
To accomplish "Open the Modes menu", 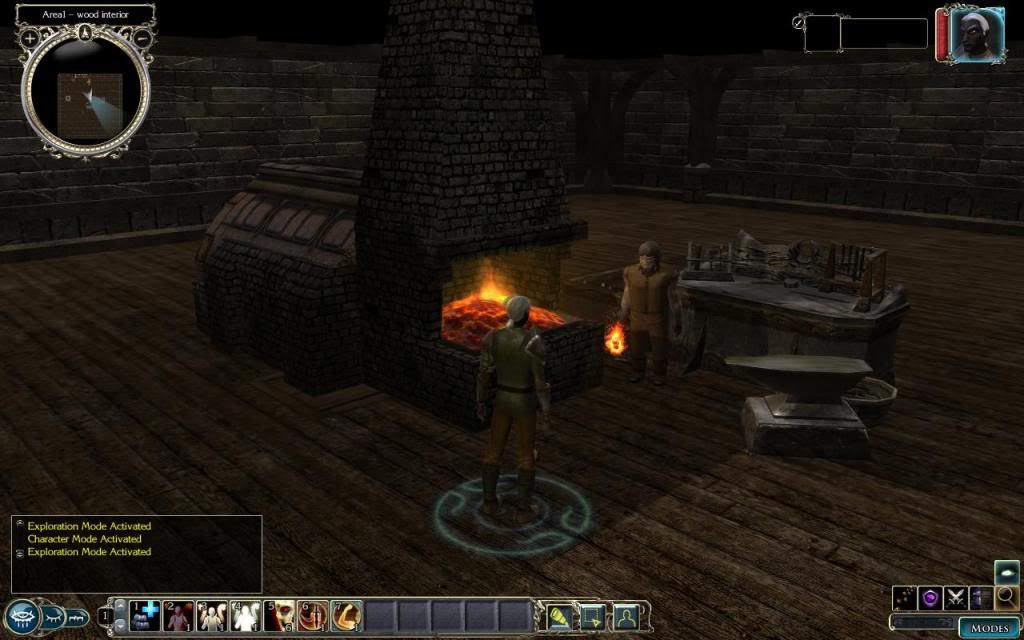I will pyautogui.click(x=989, y=627).
